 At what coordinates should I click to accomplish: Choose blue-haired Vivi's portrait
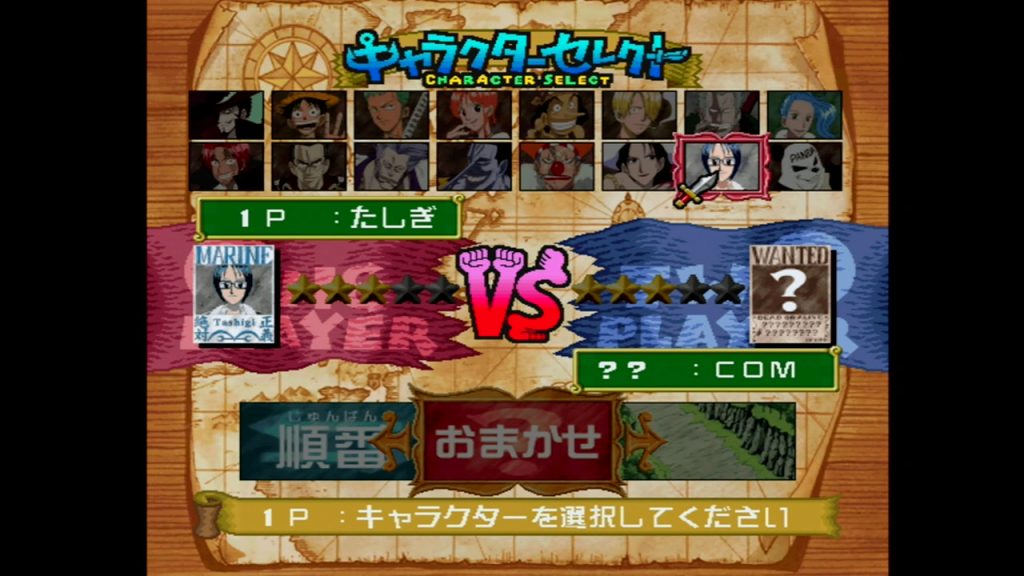[804, 116]
